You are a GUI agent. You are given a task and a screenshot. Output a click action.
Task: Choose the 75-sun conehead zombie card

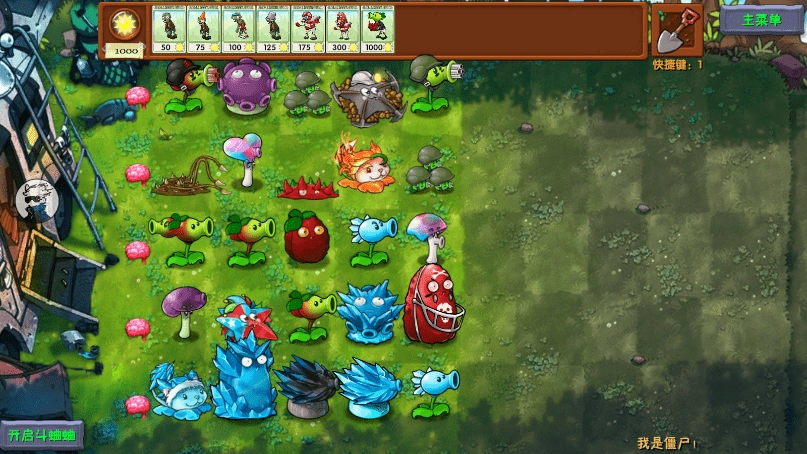(203, 29)
